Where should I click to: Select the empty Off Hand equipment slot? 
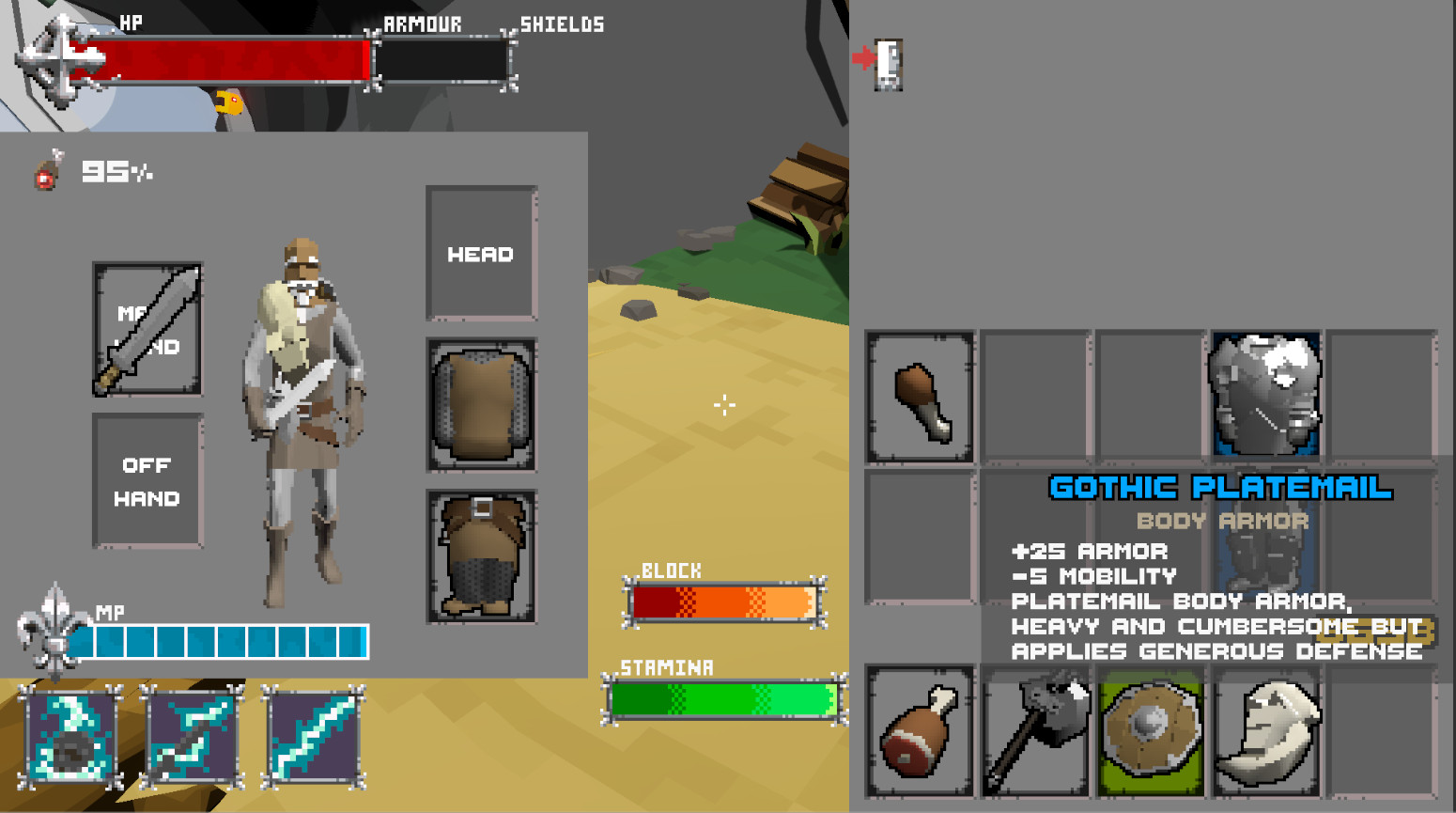click(x=147, y=481)
